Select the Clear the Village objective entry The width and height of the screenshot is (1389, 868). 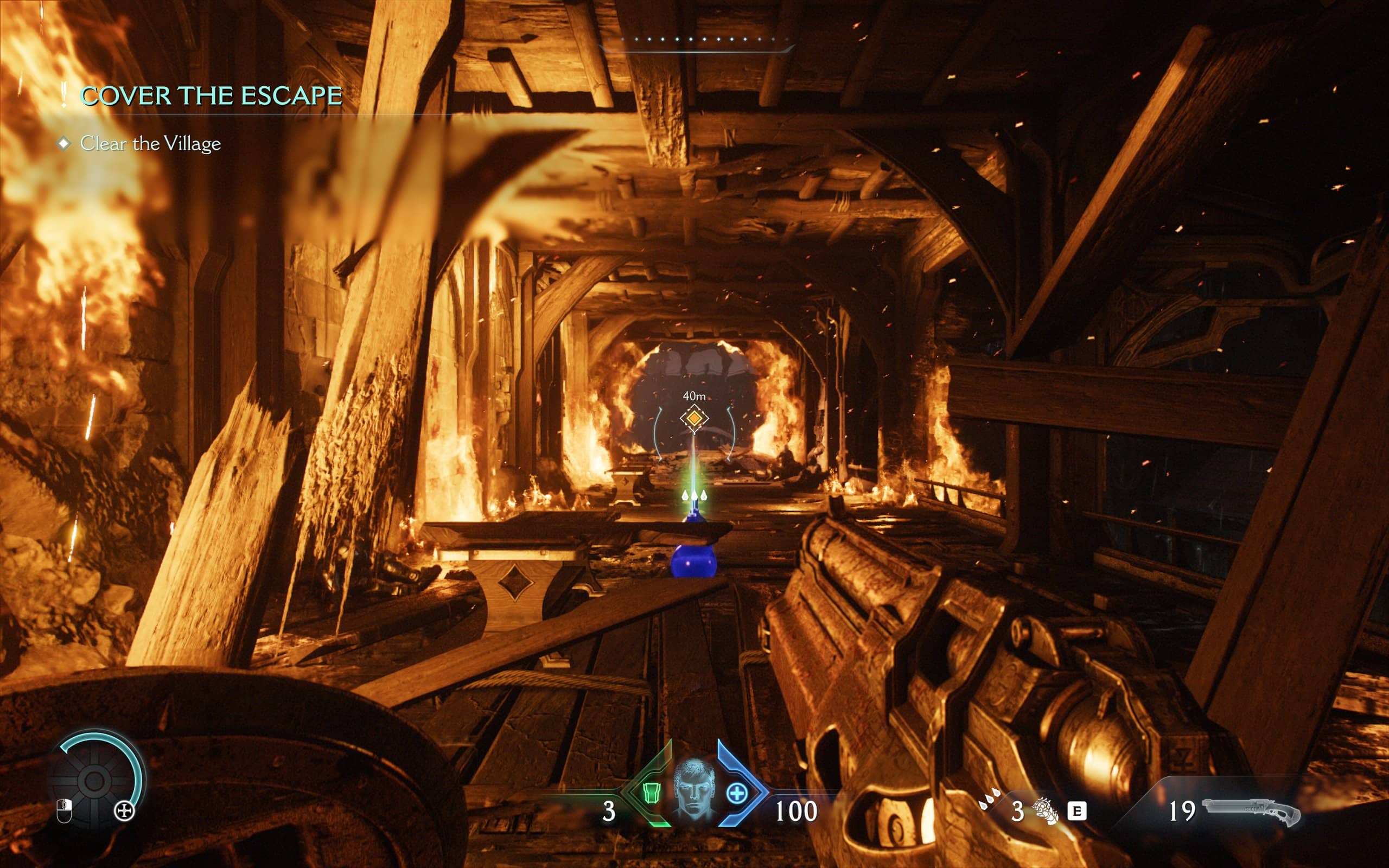click(150, 144)
